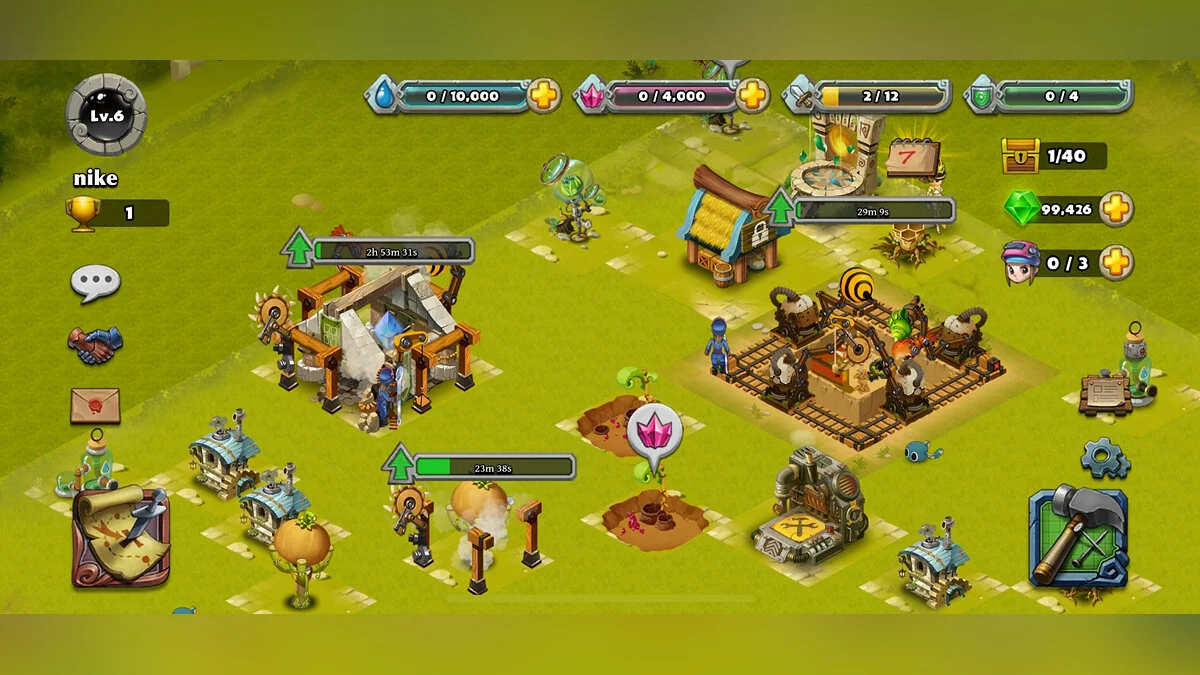View the Lv.6 player profile badge
This screenshot has width=1200, height=675.
[106, 115]
